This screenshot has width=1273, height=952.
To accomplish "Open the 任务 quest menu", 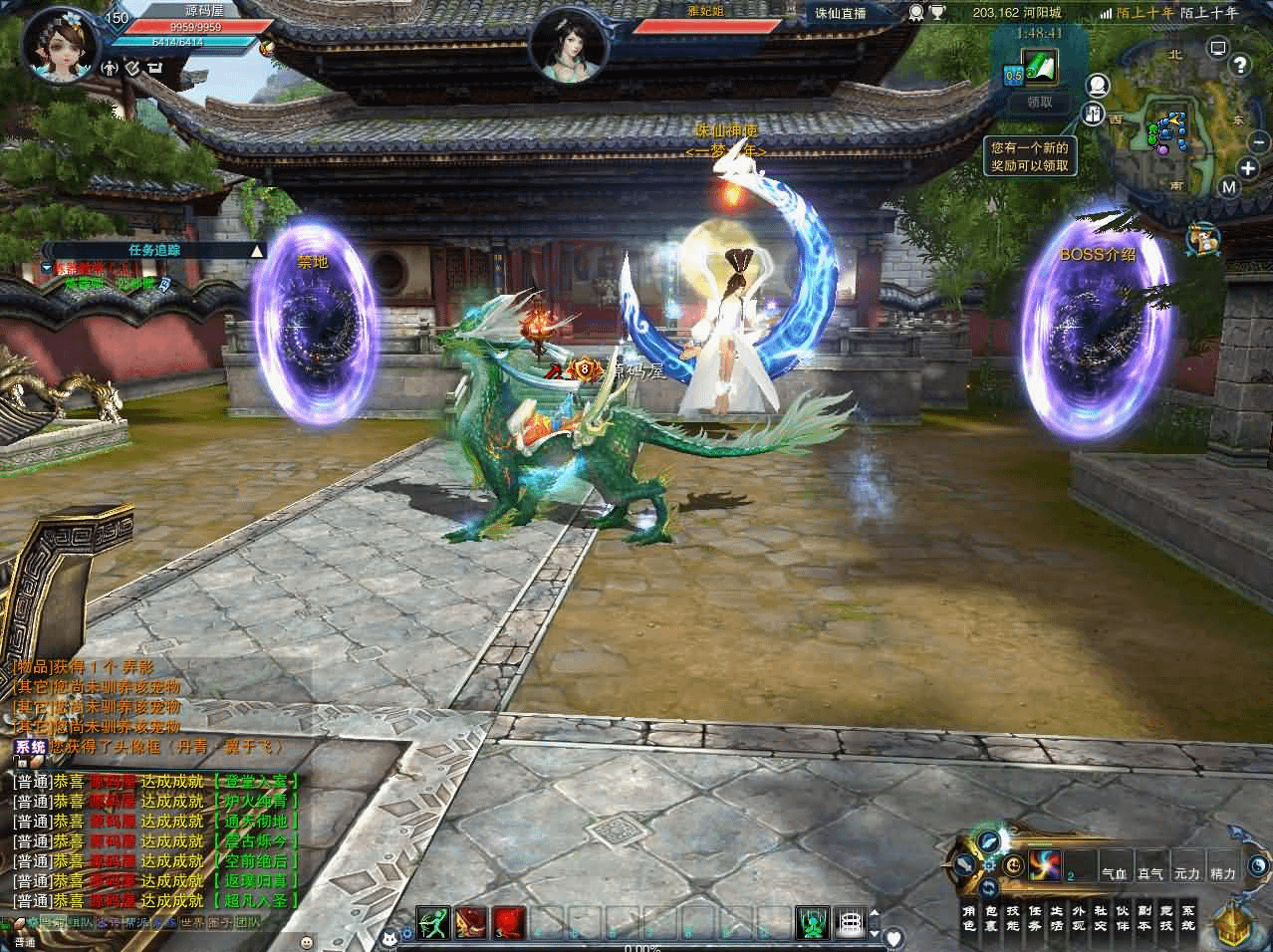I will [x=1035, y=917].
